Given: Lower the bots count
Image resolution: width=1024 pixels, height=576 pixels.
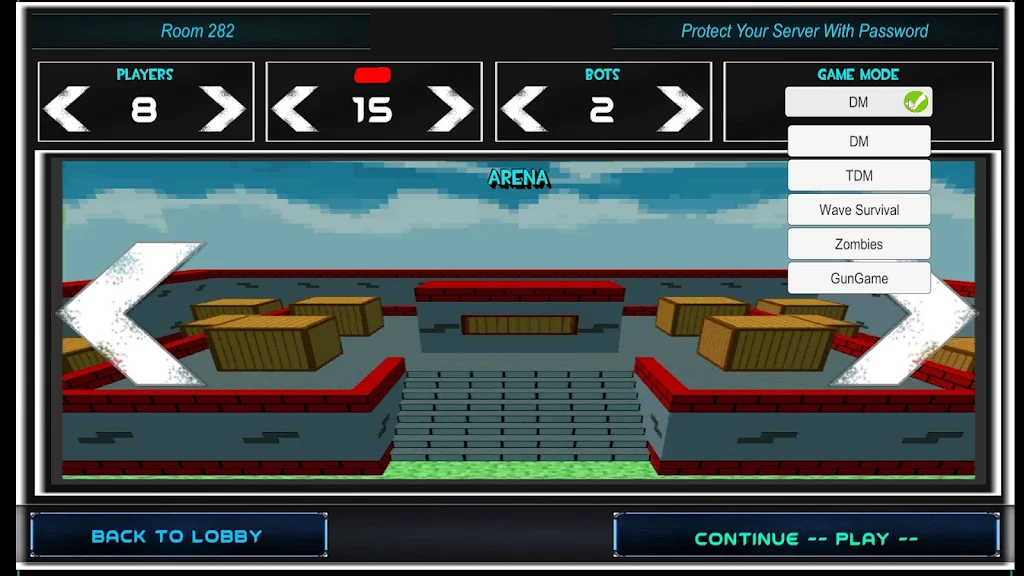Looking at the screenshot, I should pyautogui.click(x=525, y=109).
